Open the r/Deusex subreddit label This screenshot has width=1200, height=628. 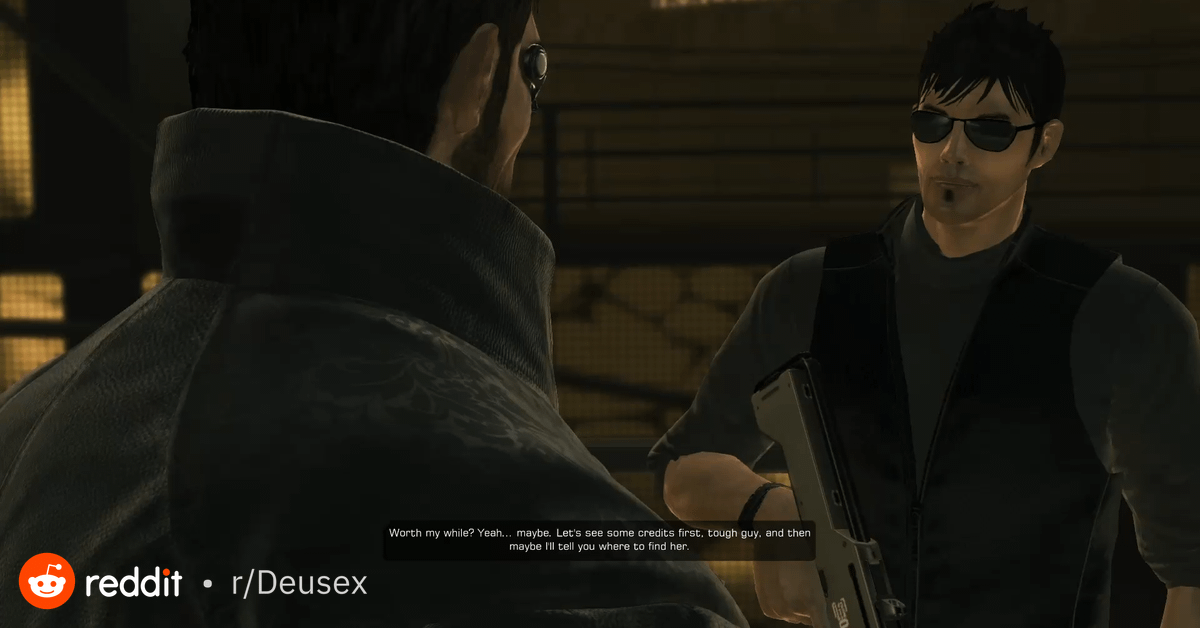(299, 583)
